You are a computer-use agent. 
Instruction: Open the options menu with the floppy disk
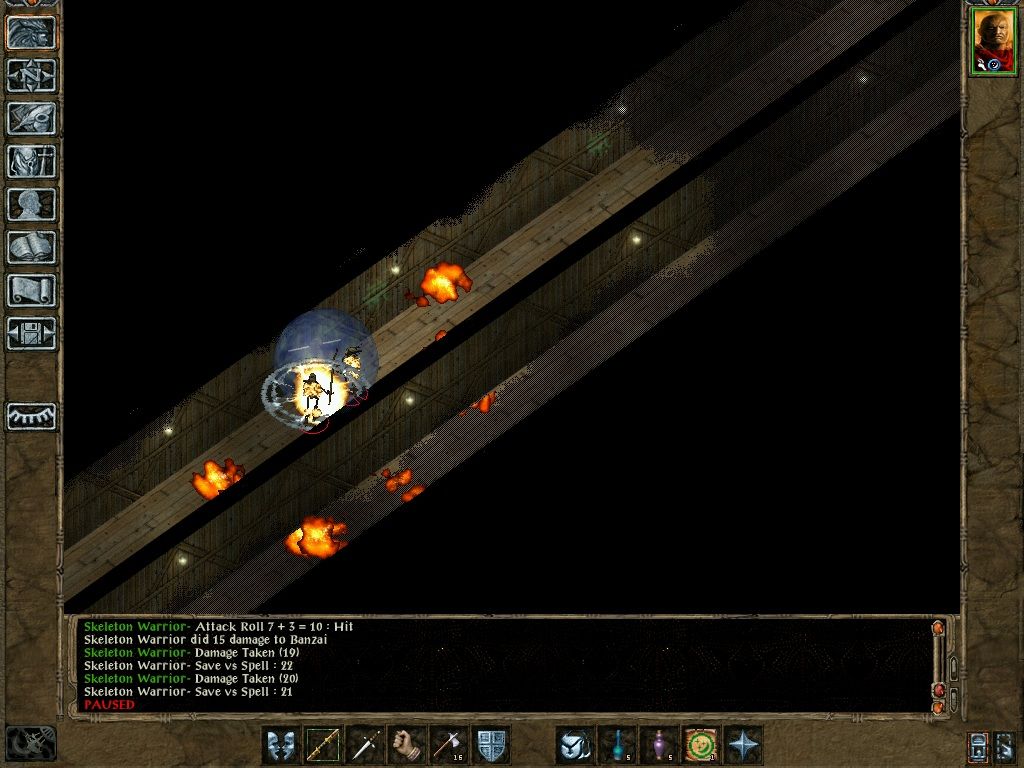(x=32, y=333)
